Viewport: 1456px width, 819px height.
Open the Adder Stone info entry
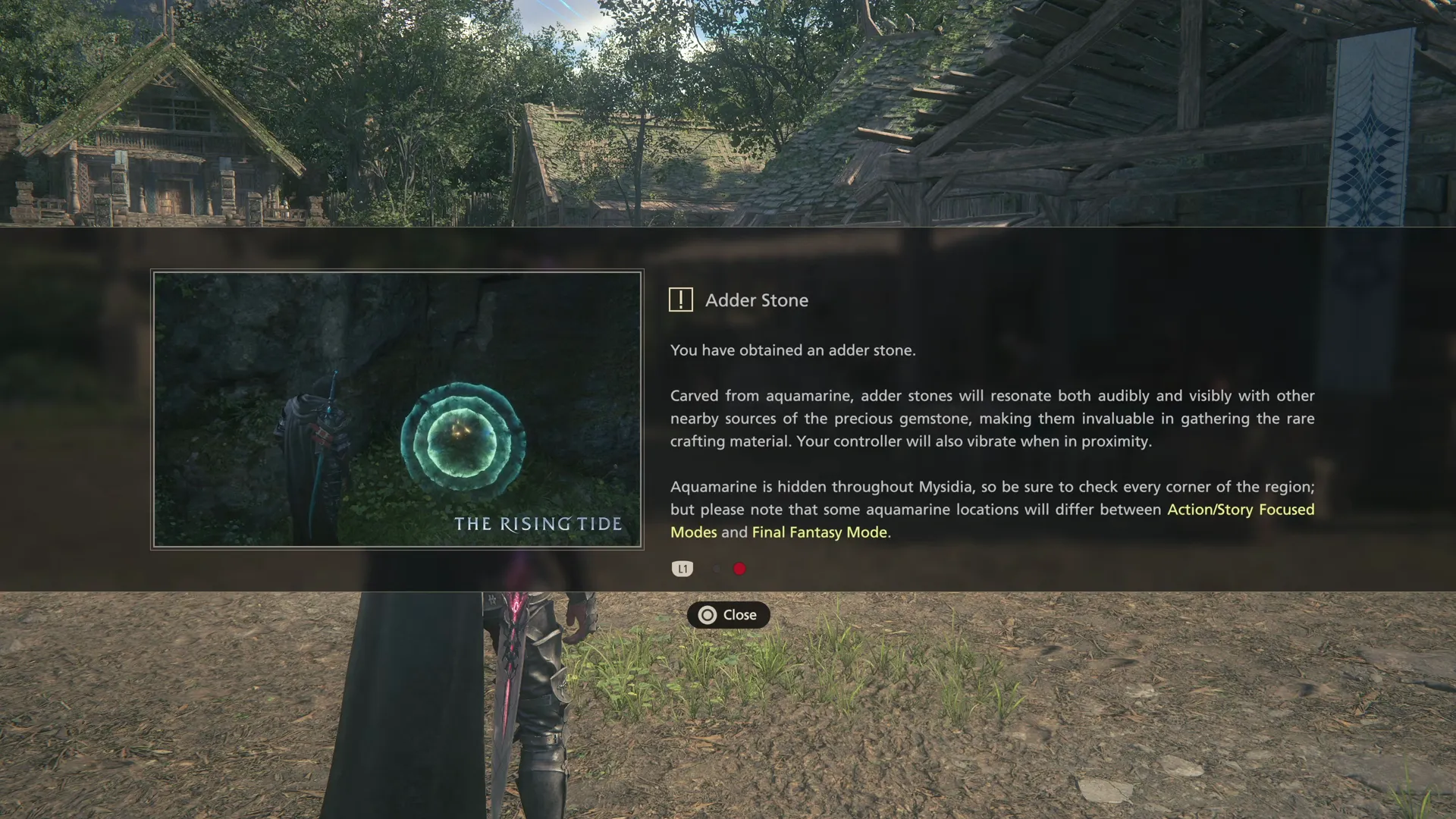click(x=758, y=300)
